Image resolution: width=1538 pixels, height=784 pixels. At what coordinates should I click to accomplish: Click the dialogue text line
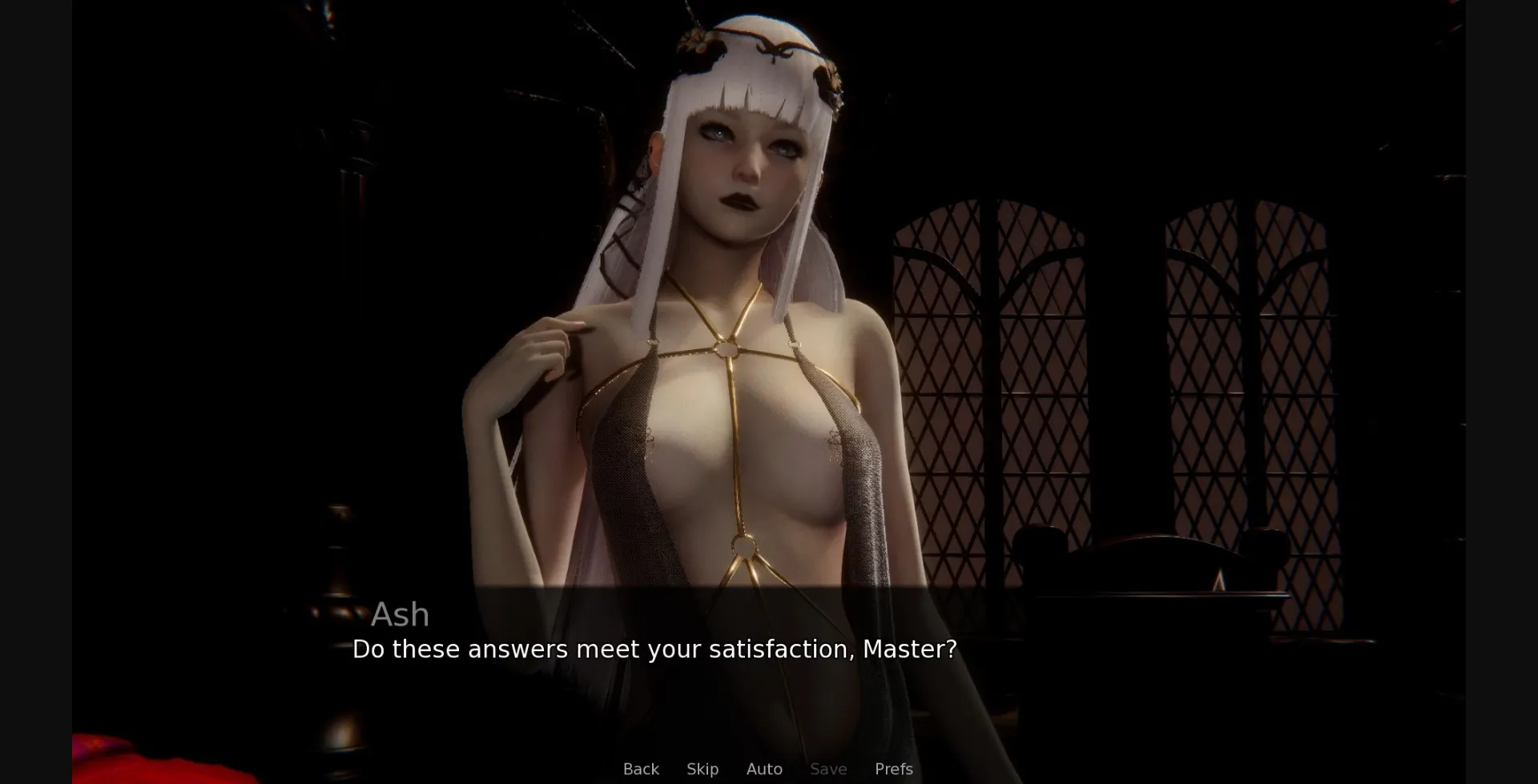[653, 649]
